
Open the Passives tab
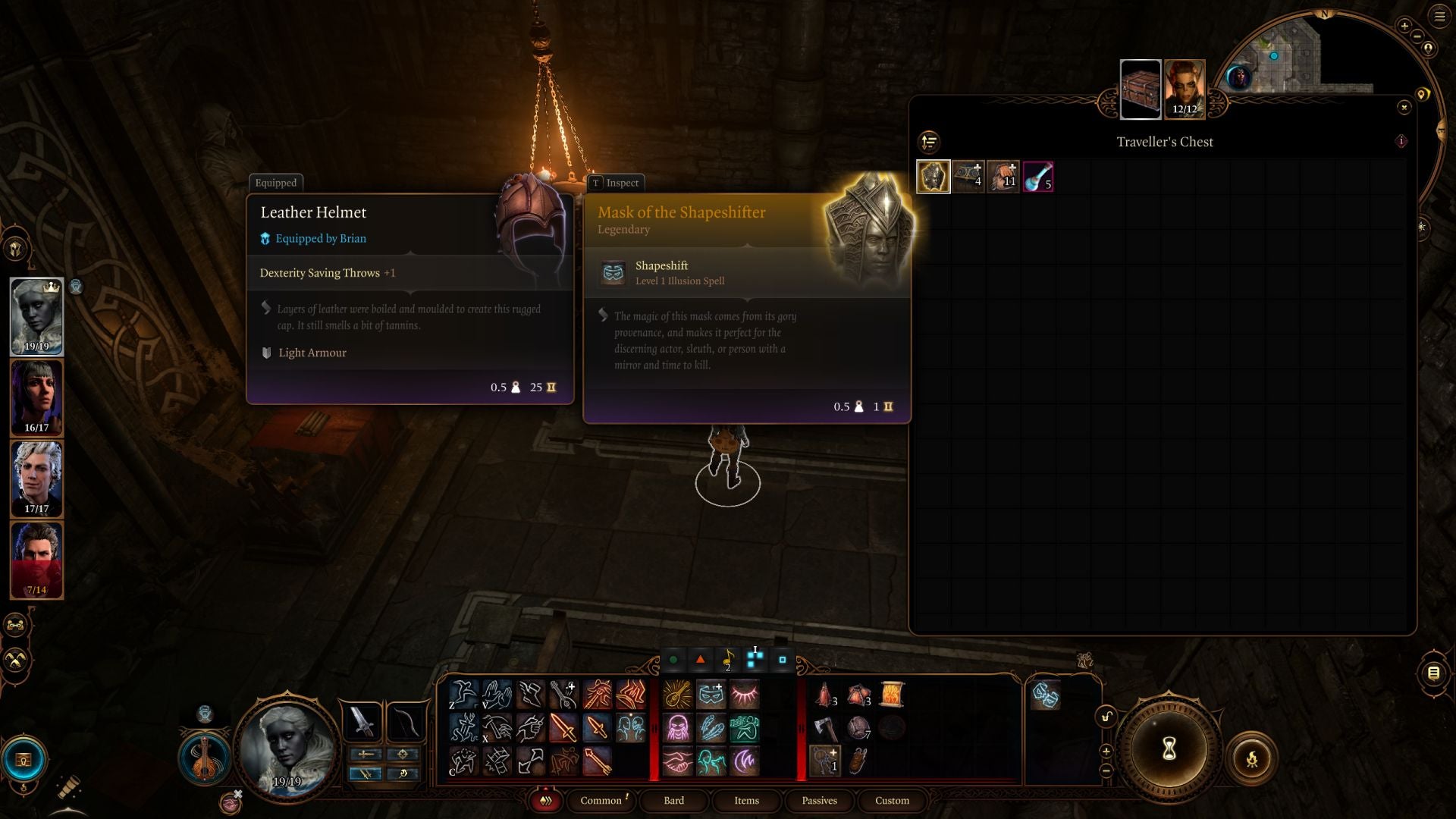tap(819, 801)
